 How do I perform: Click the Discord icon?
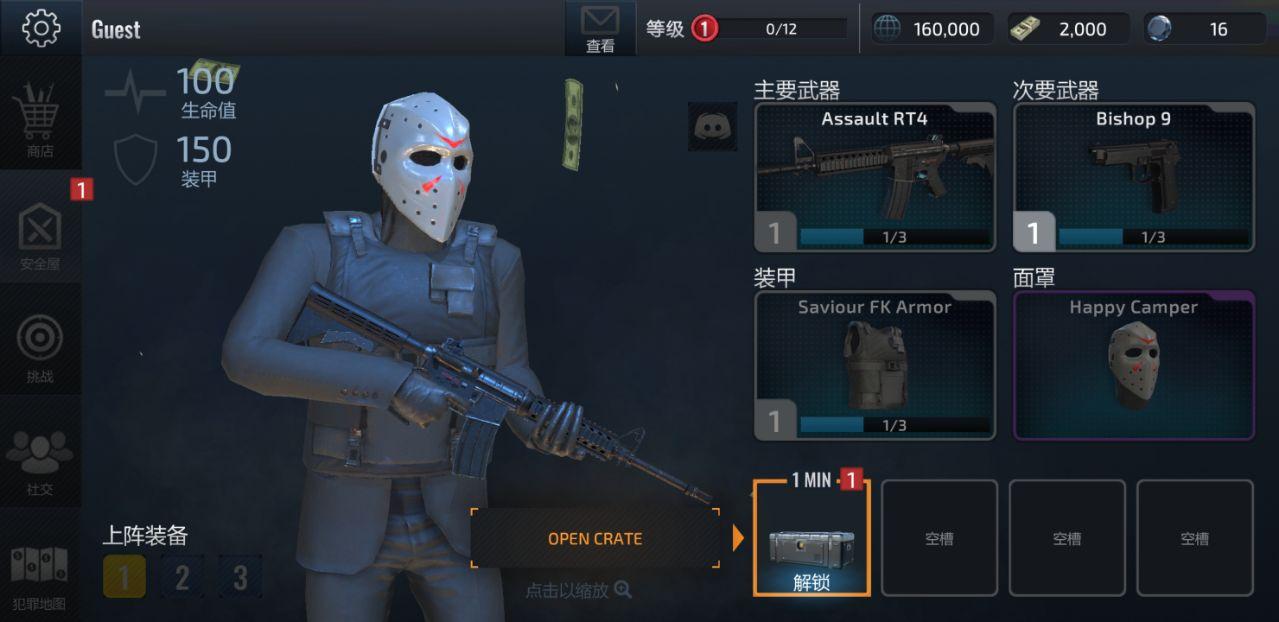tap(712, 127)
